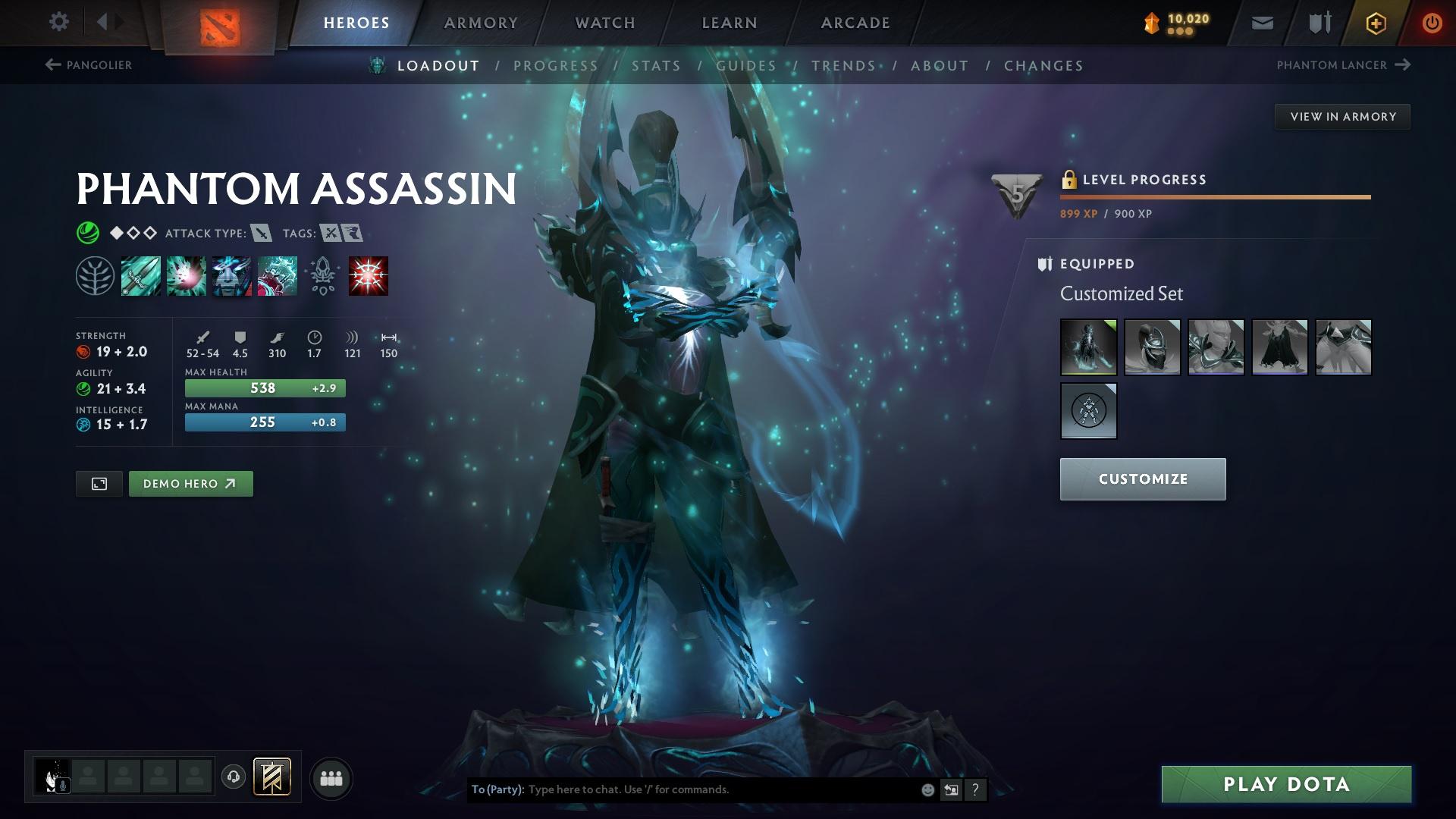Open the GUIDES tab
This screenshot has height=819, width=1456.
[x=745, y=66]
